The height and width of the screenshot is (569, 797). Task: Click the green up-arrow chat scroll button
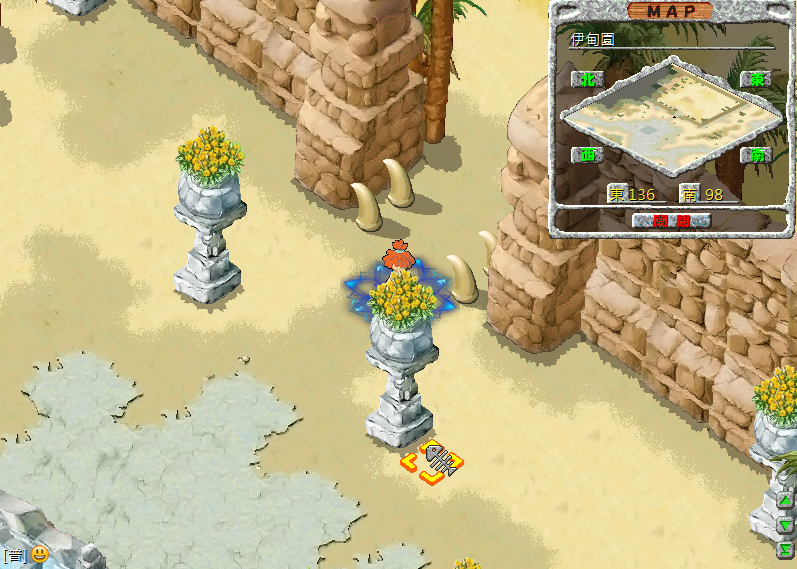(x=786, y=501)
